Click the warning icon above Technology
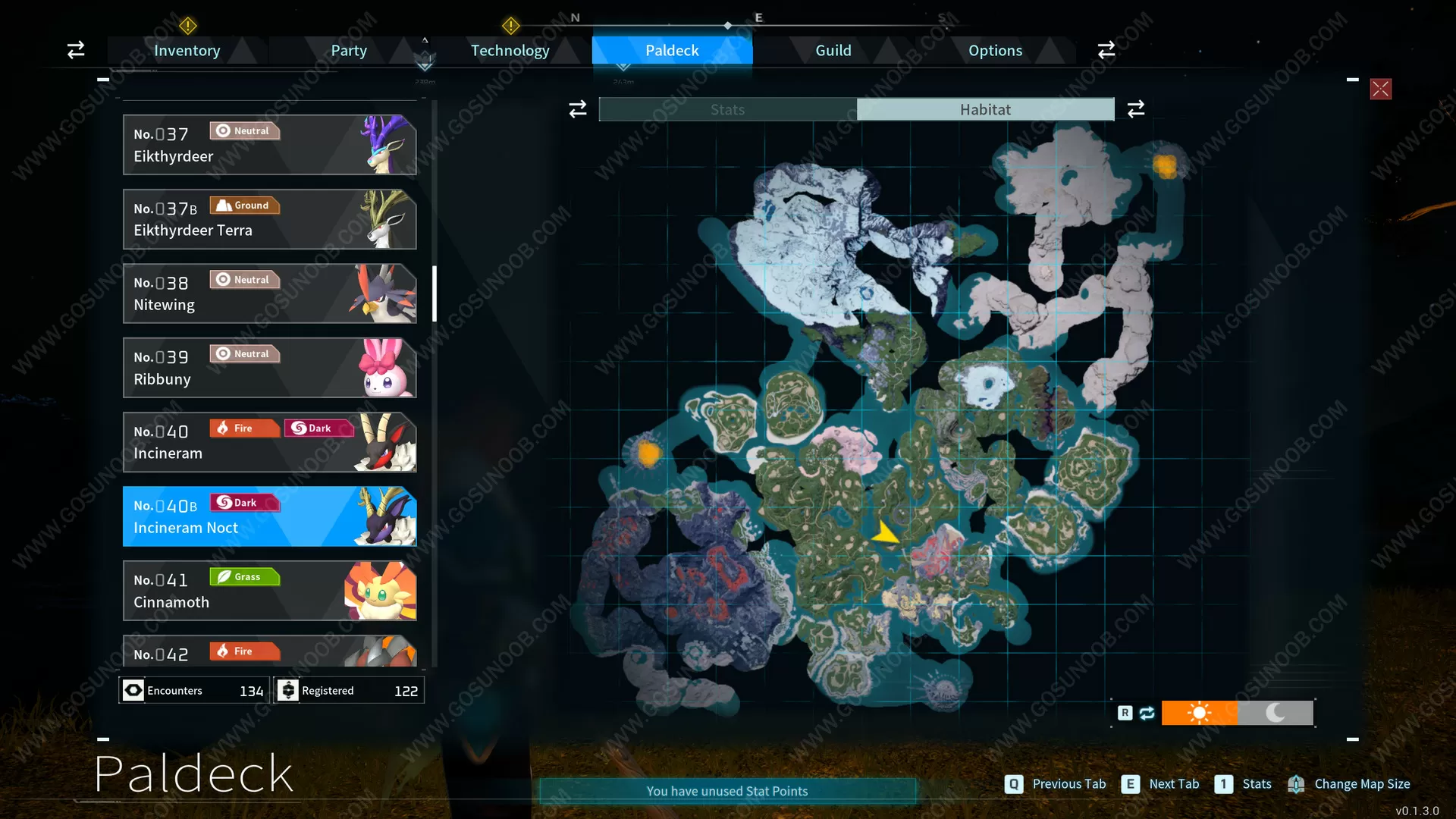 [x=511, y=26]
